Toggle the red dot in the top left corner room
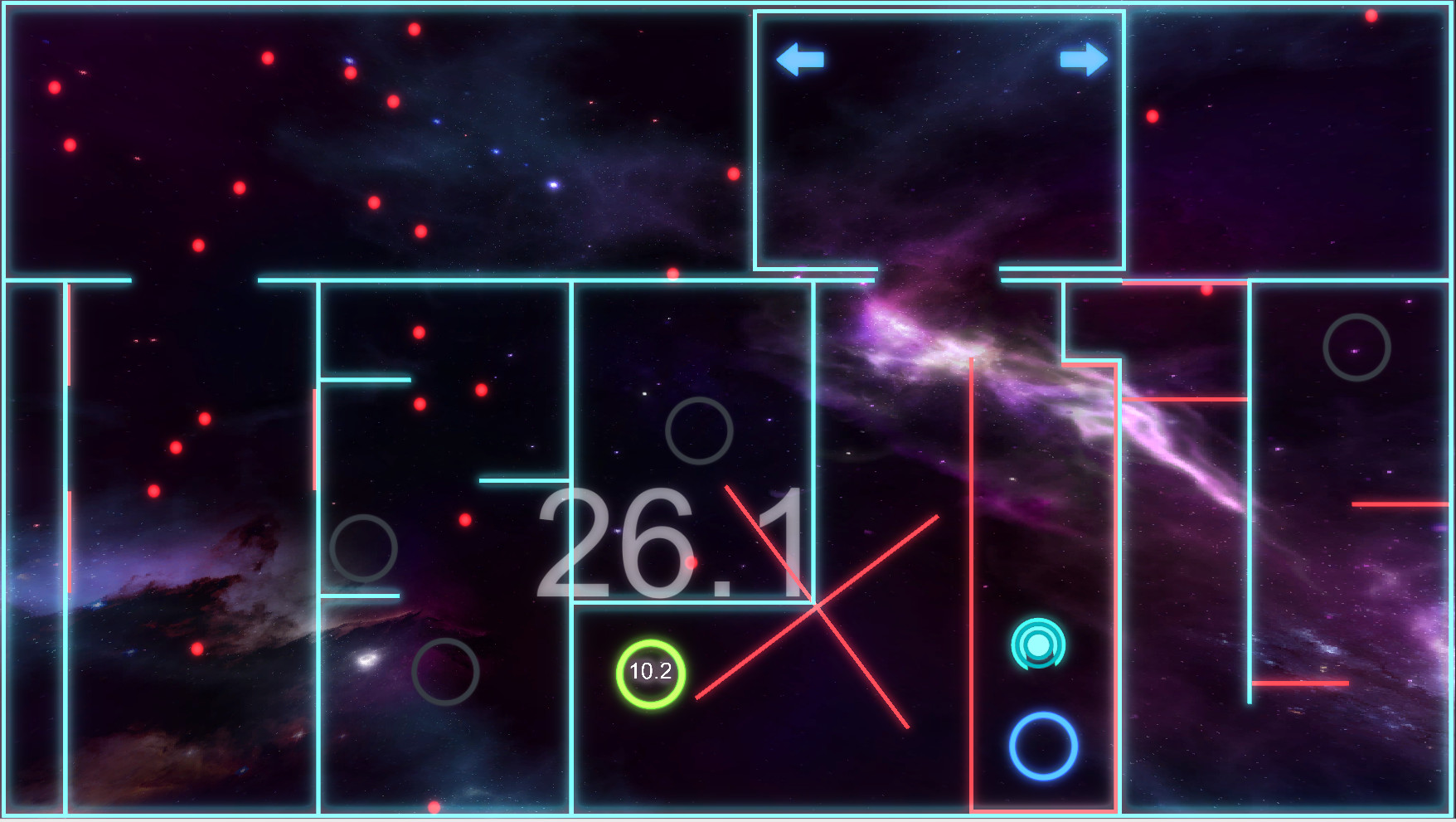The image size is (1456, 822). pyautogui.click(x=55, y=86)
